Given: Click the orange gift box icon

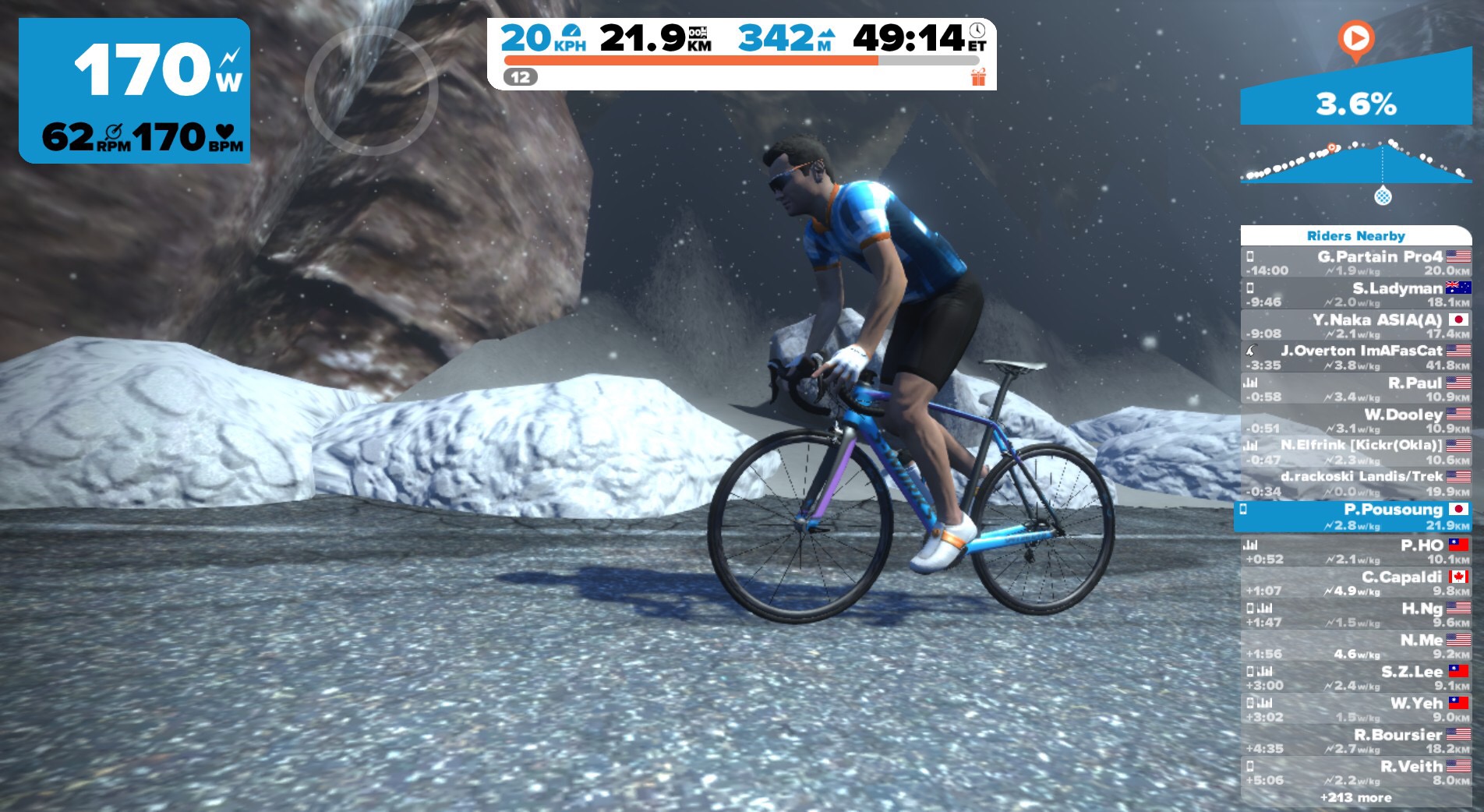Looking at the screenshot, I should click(978, 77).
